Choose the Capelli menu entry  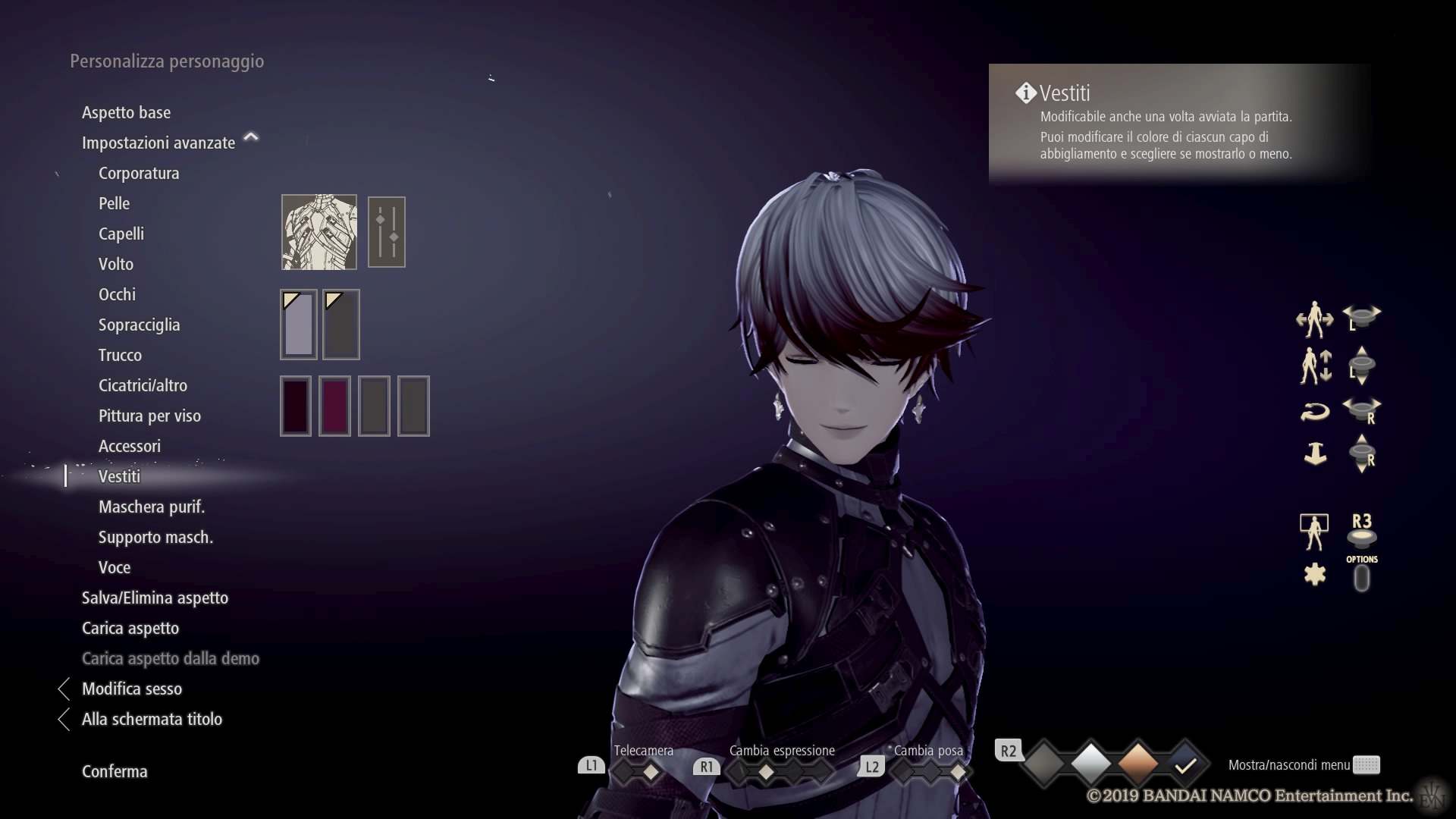[121, 234]
